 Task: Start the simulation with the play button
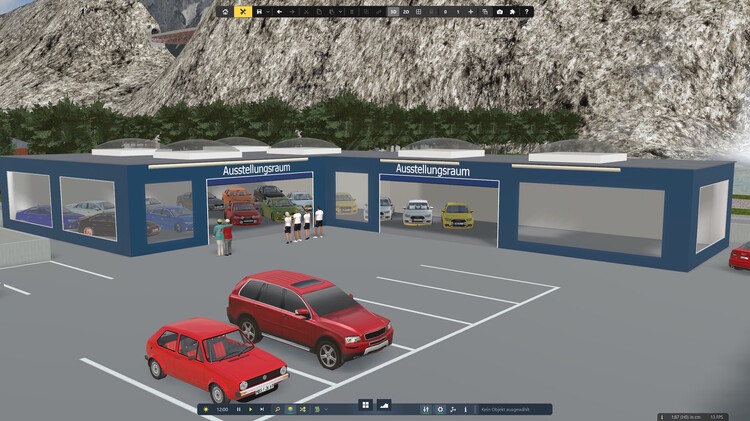coord(250,409)
